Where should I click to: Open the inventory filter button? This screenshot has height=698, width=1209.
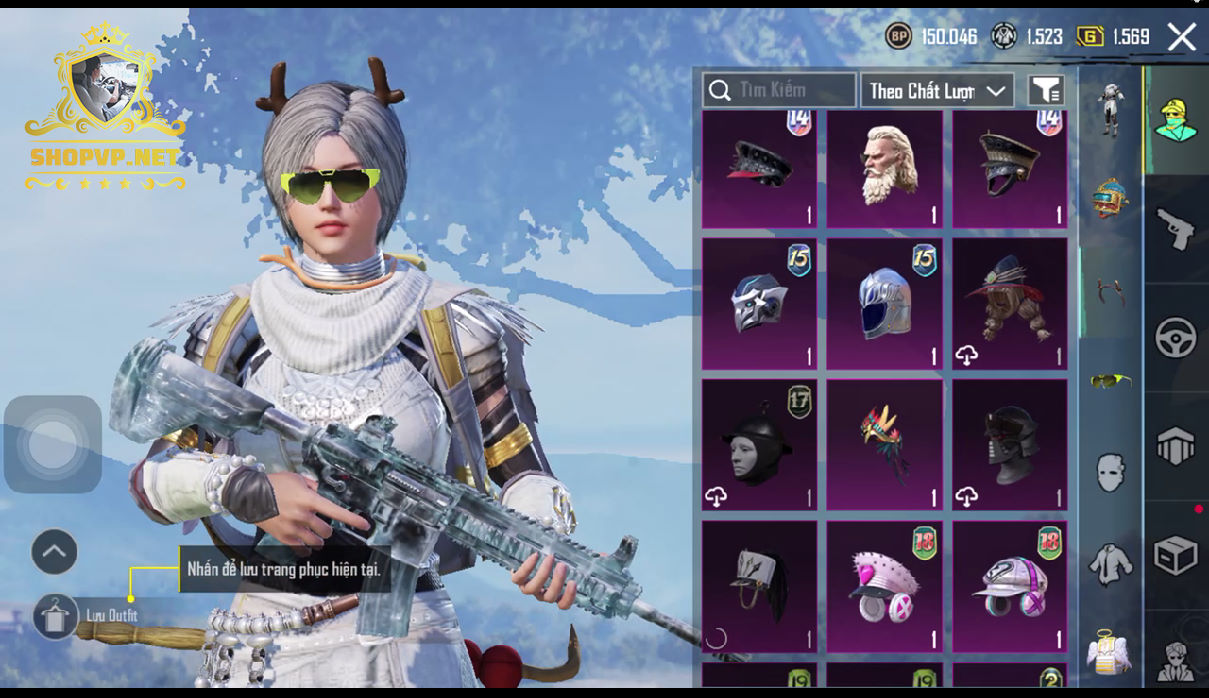pyautogui.click(x=1046, y=91)
